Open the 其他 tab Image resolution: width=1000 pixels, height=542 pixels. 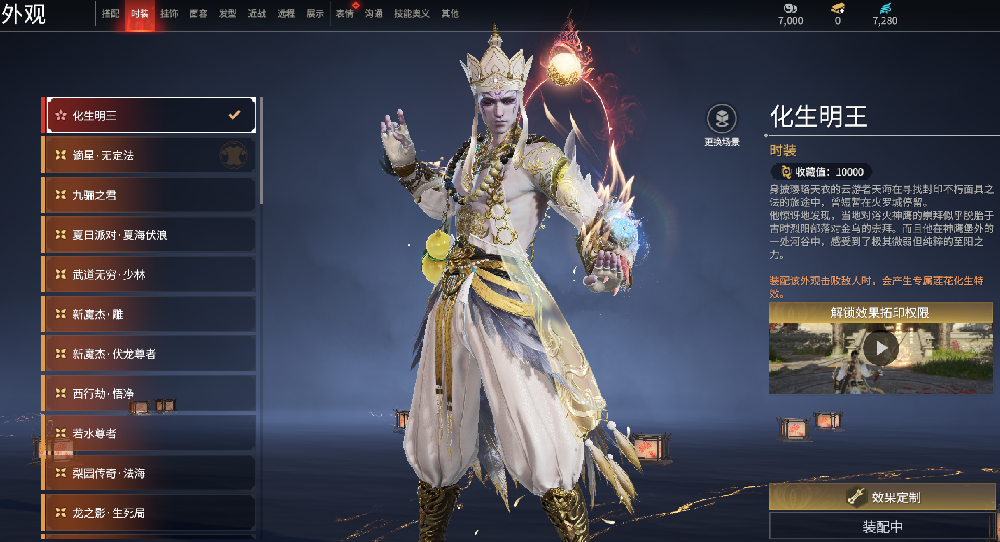pyautogui.click(x=450, y=14)
